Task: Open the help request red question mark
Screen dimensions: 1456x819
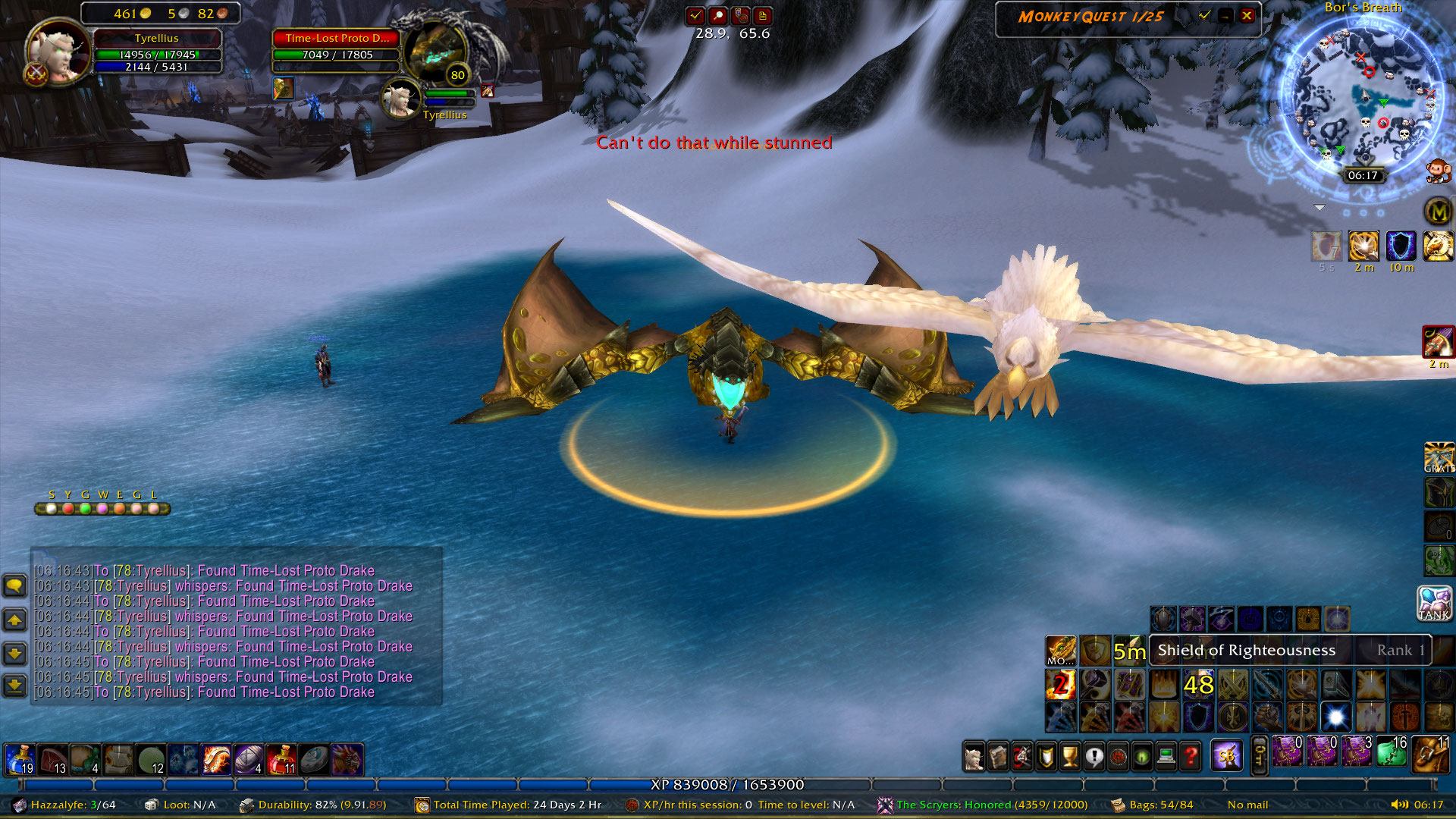Action: 1191,756
